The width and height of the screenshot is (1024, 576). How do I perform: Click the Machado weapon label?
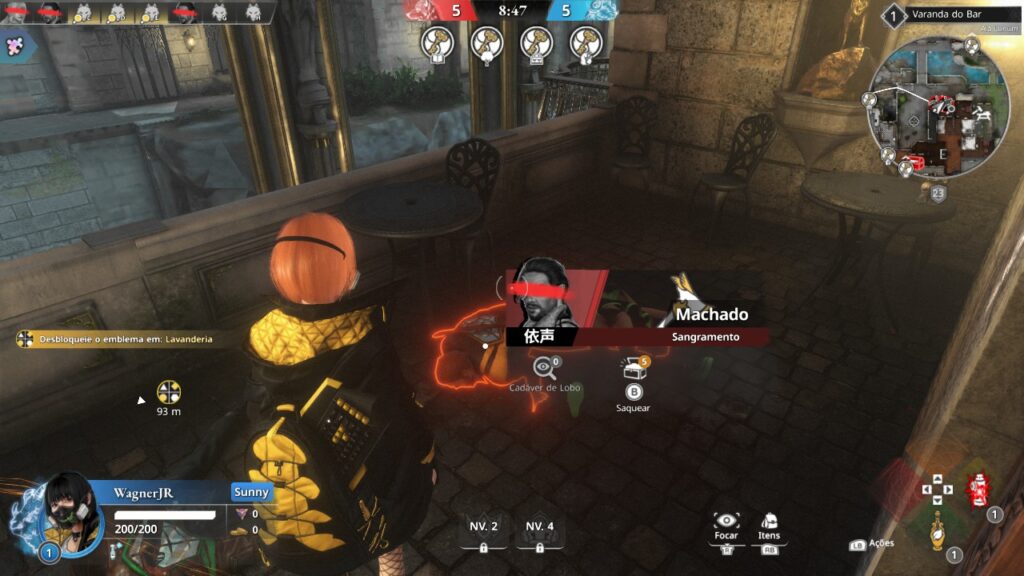tap(711, 314)
